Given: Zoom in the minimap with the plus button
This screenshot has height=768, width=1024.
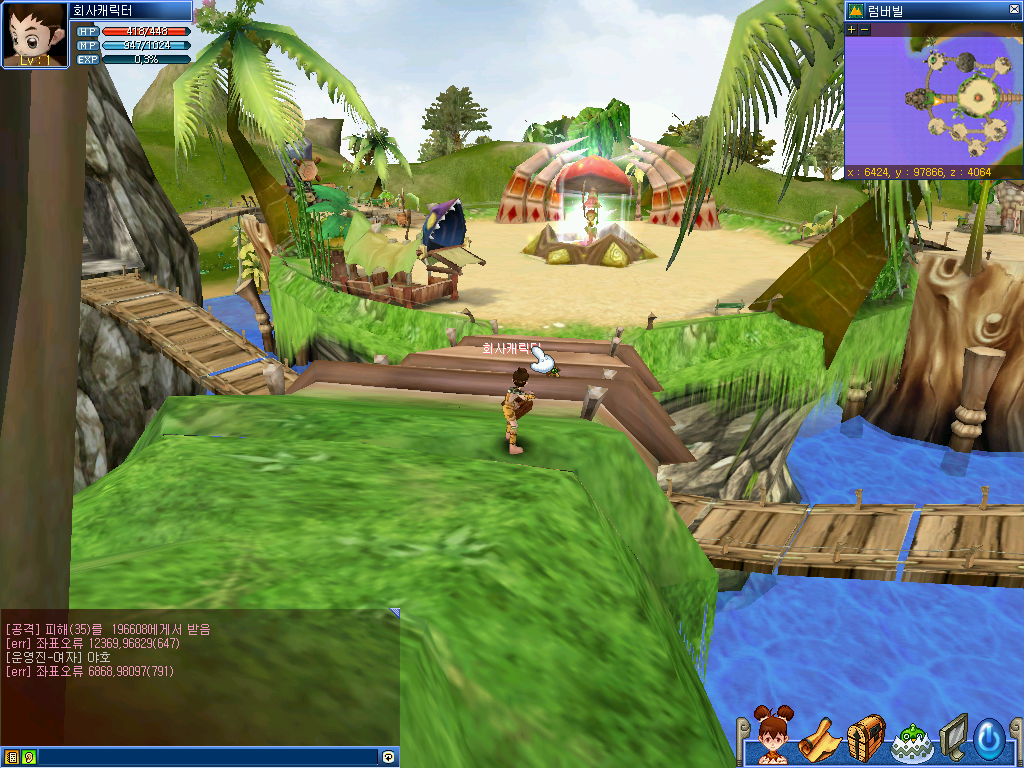Looking at the screenshot, I should pos(852,30).
